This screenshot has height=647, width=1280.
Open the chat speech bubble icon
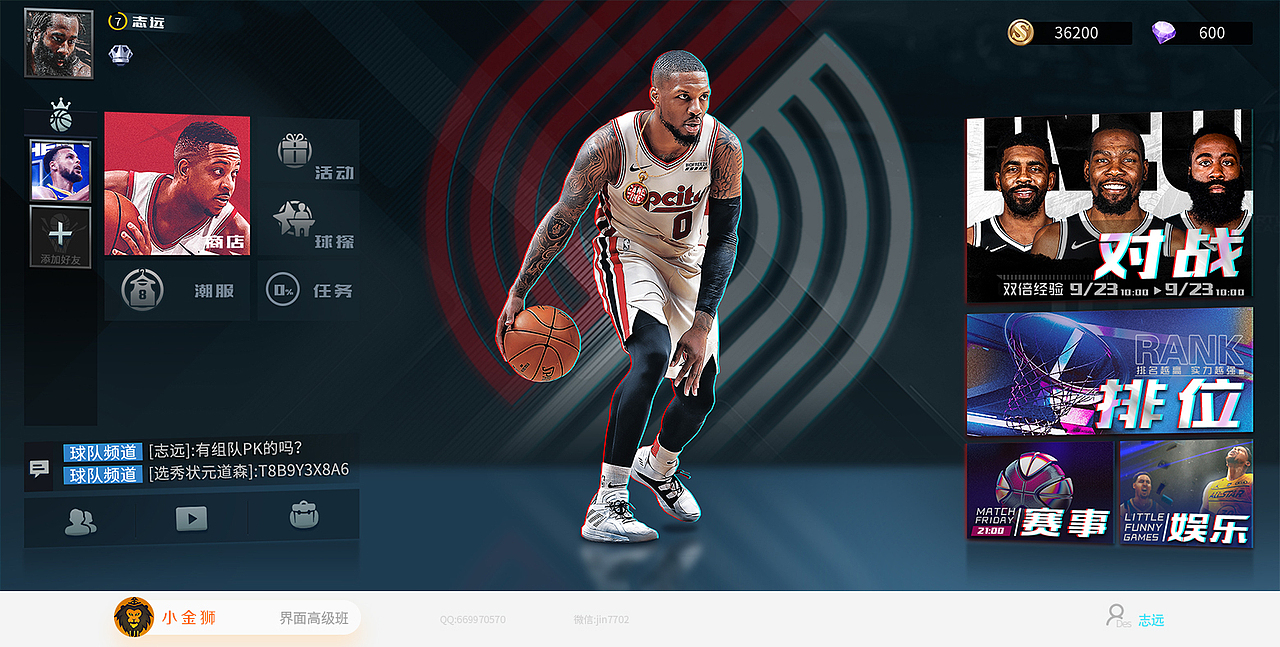40,468
